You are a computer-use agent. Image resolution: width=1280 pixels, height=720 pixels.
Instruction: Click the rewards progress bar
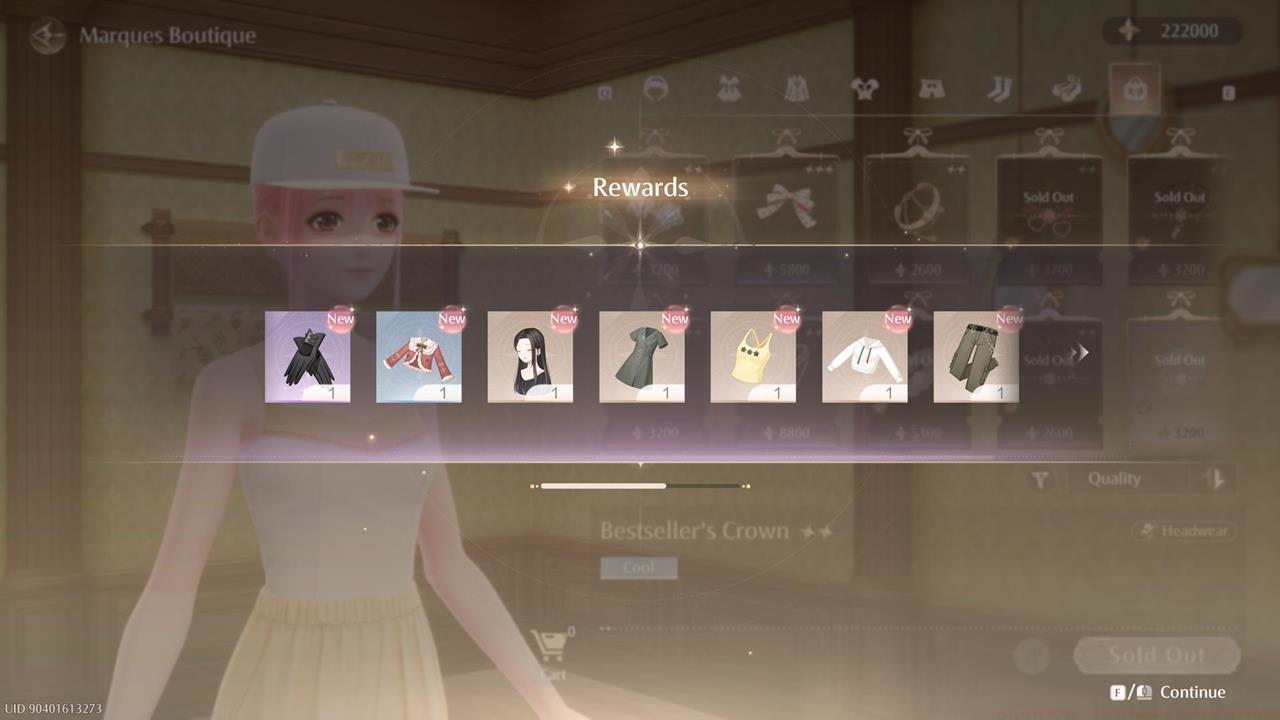639,485
